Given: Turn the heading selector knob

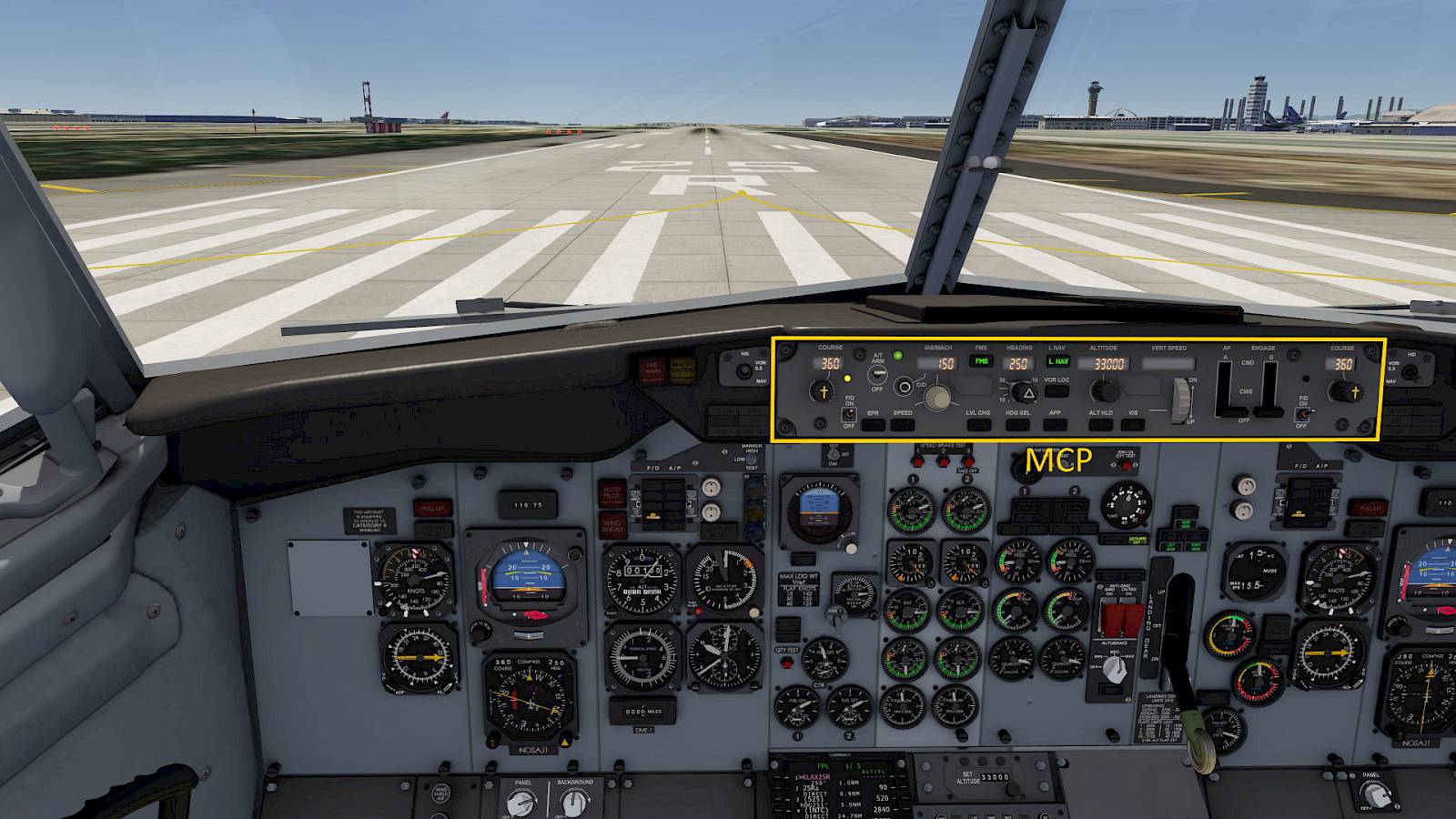Looking at the screenshot, I should (x=1027, y=393).
